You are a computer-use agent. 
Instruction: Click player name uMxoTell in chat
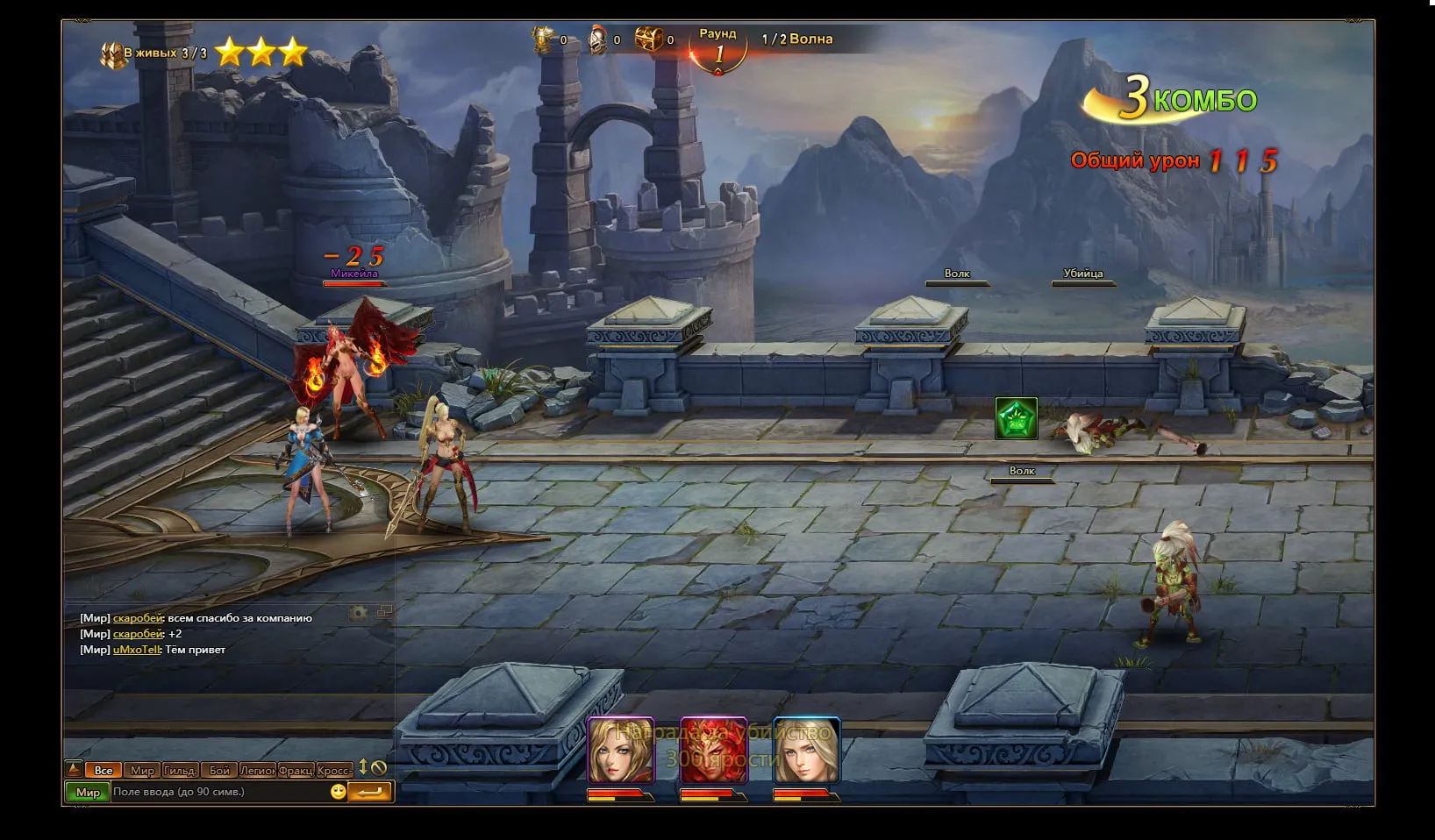click(x=137, y=650)
